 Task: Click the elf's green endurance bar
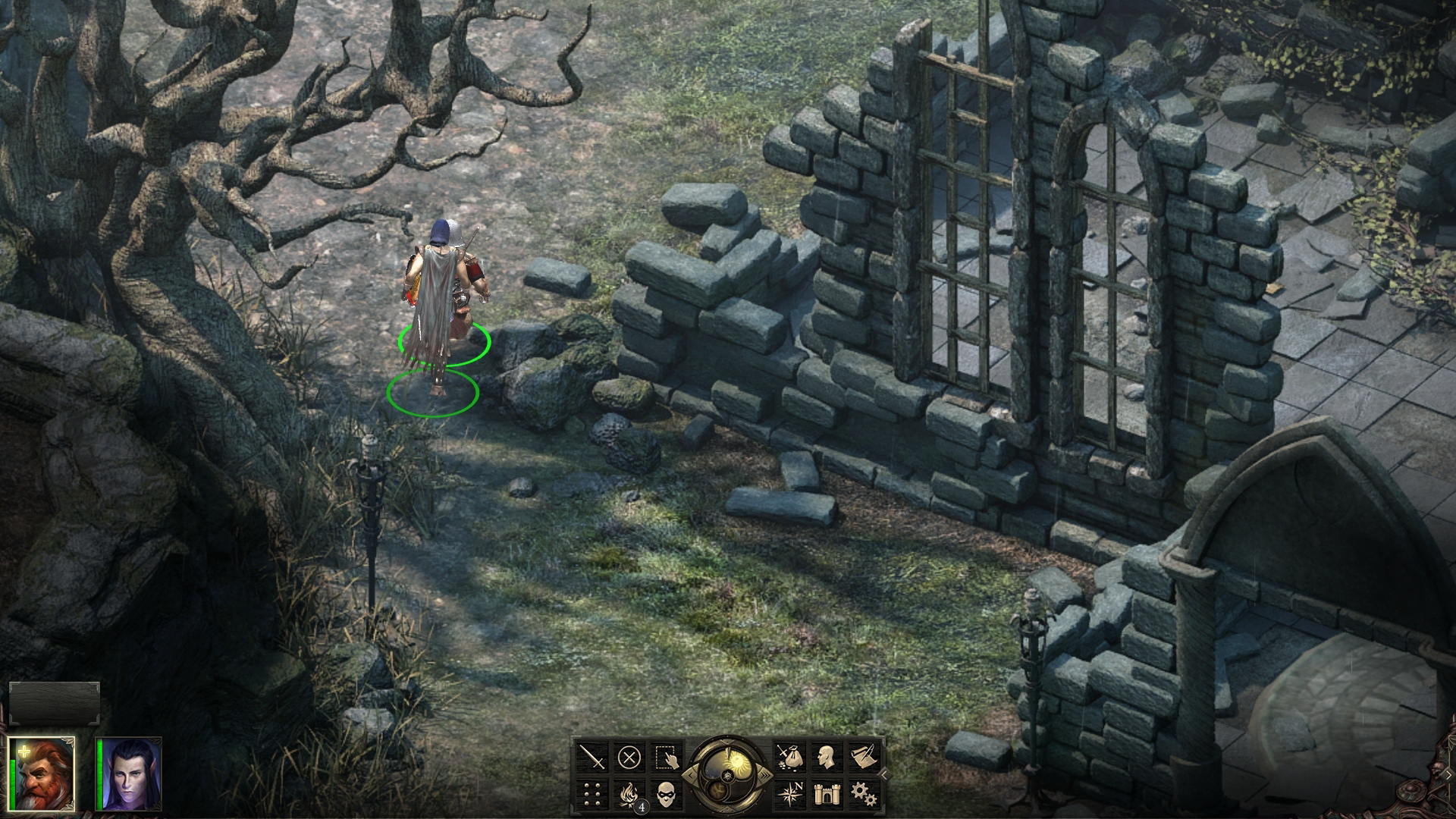tap(101, 775)
